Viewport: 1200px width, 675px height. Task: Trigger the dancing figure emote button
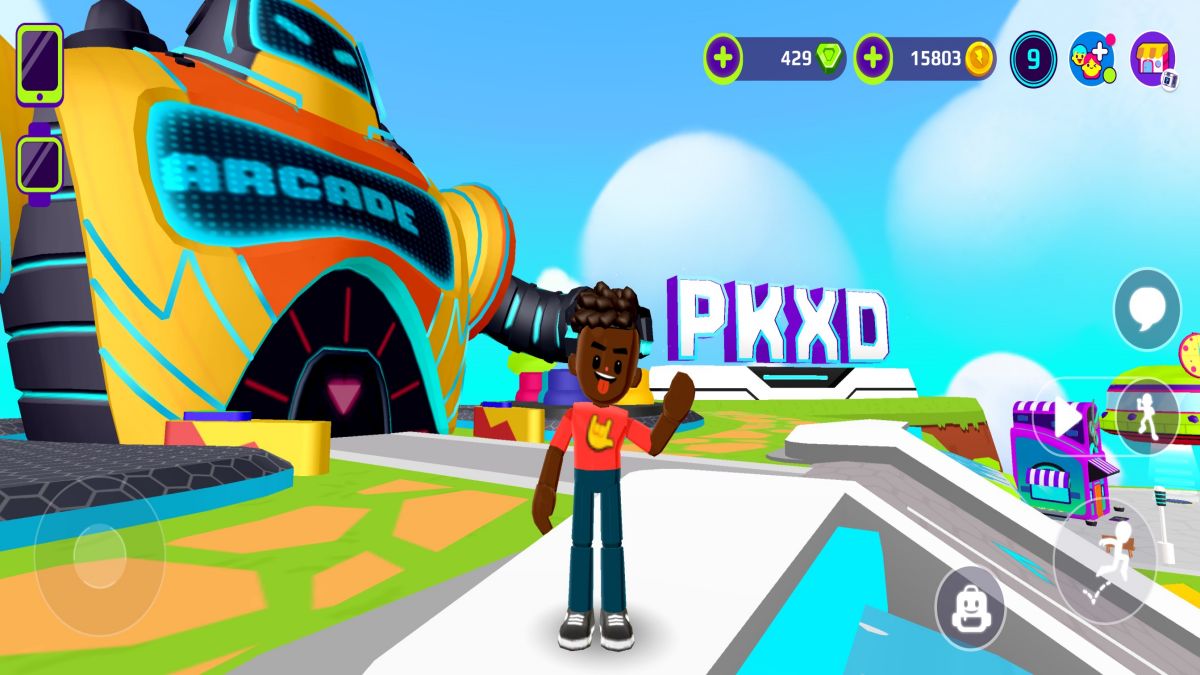(x=1145, y=415)
